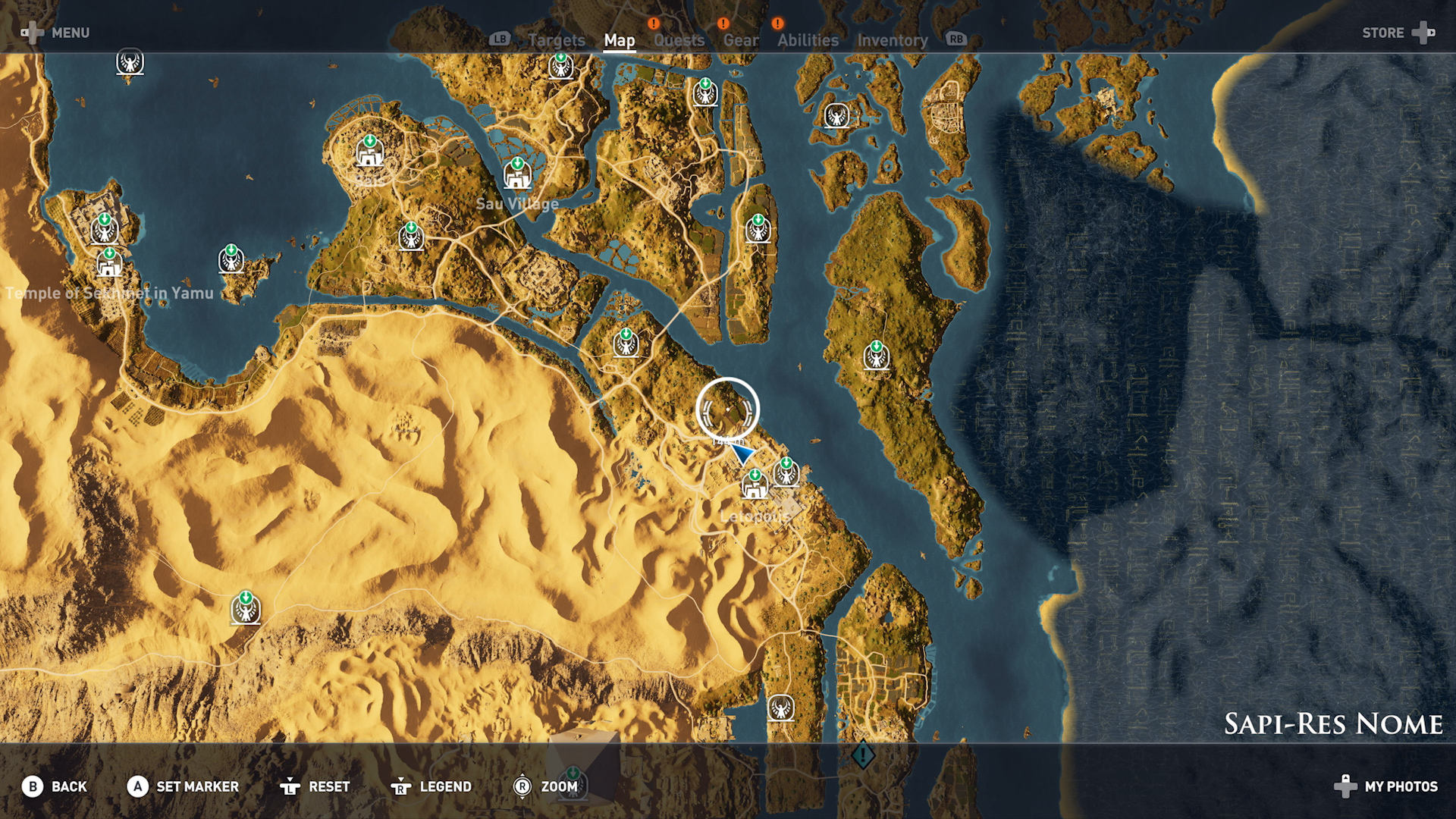Open My Photos
The image size is (1456, 819).
[x=1386, y=786]
